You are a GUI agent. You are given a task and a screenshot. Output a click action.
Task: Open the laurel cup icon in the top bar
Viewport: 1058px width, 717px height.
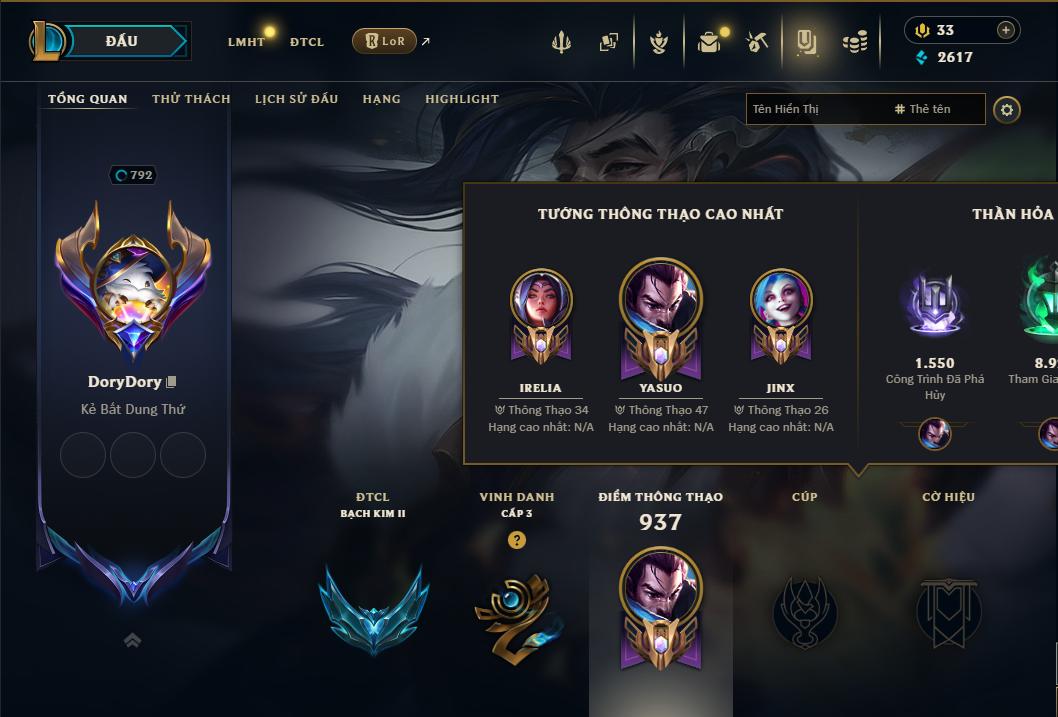pyautogui.click(x=658, y=42)
